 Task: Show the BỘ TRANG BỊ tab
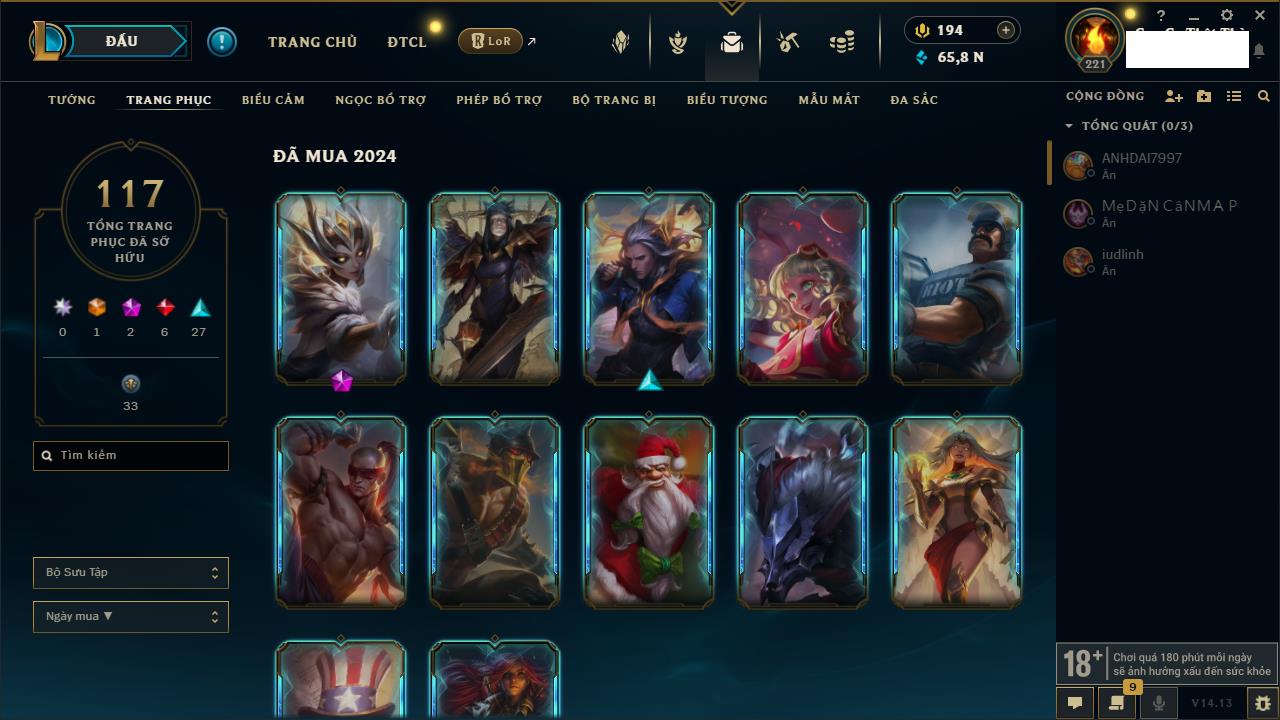tap(614, 100)
